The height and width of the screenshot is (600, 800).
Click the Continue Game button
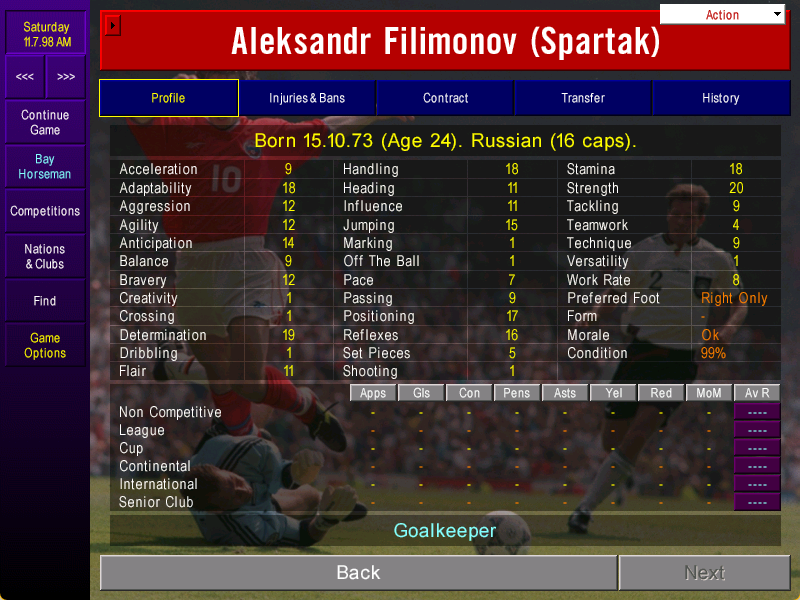coord(45,122)
